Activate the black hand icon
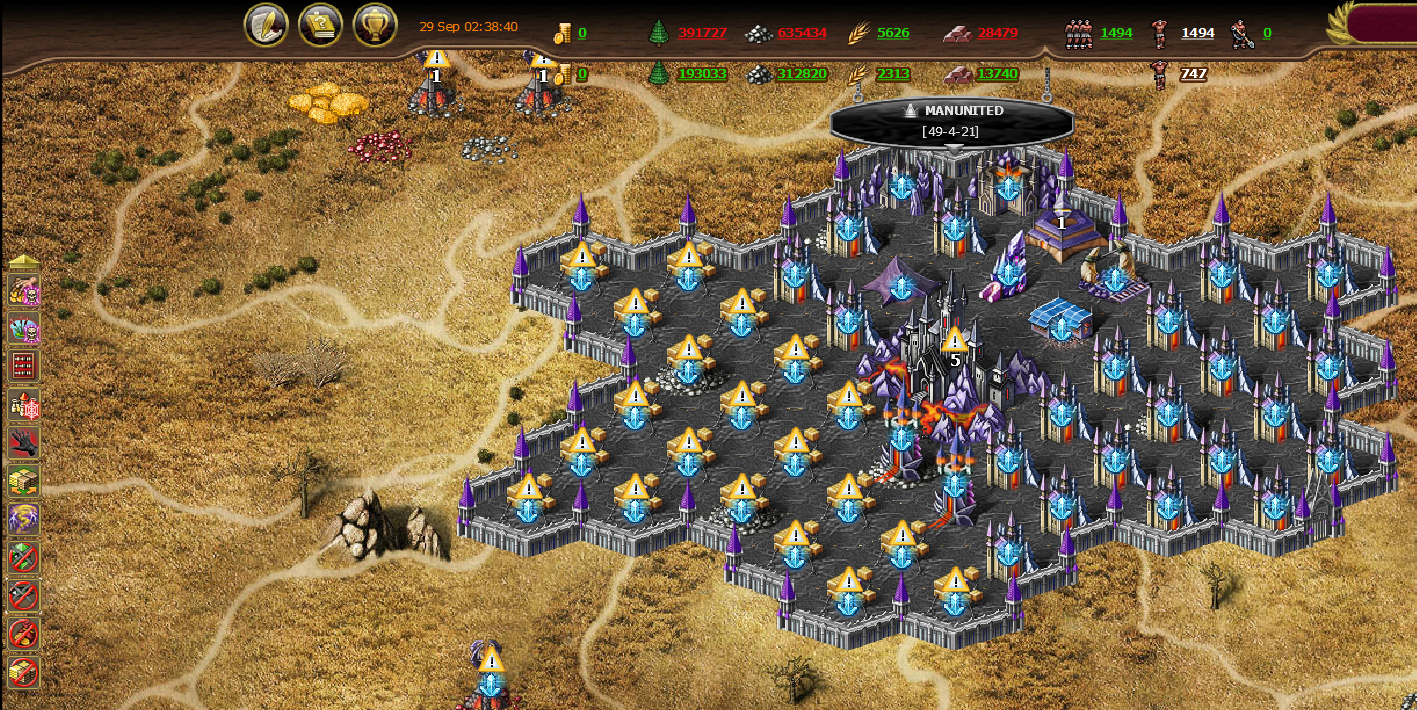The height and width of the screenshot is (710, 1417). coord(23,442)
